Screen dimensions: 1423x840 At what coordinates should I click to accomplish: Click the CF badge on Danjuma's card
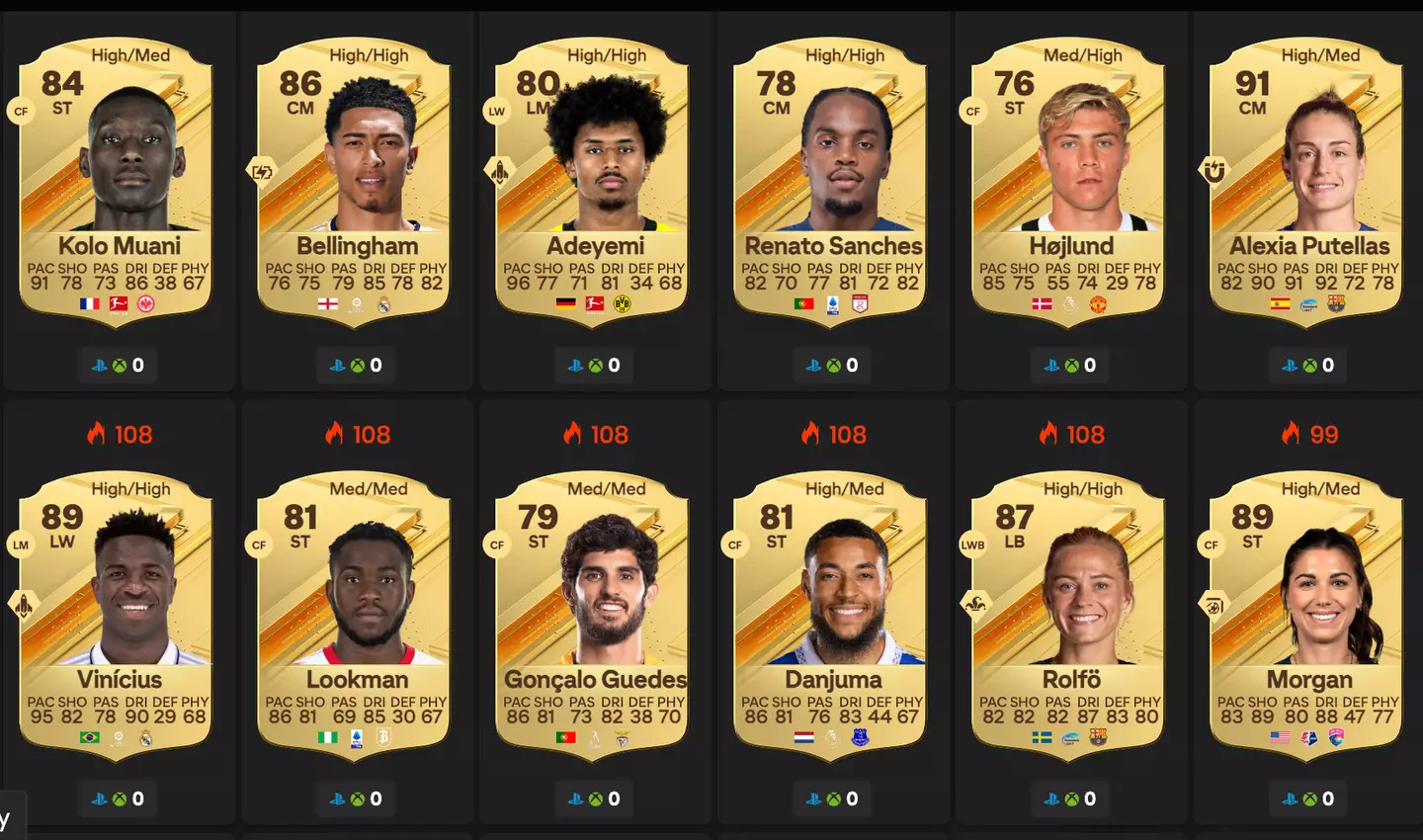[734, 544]
